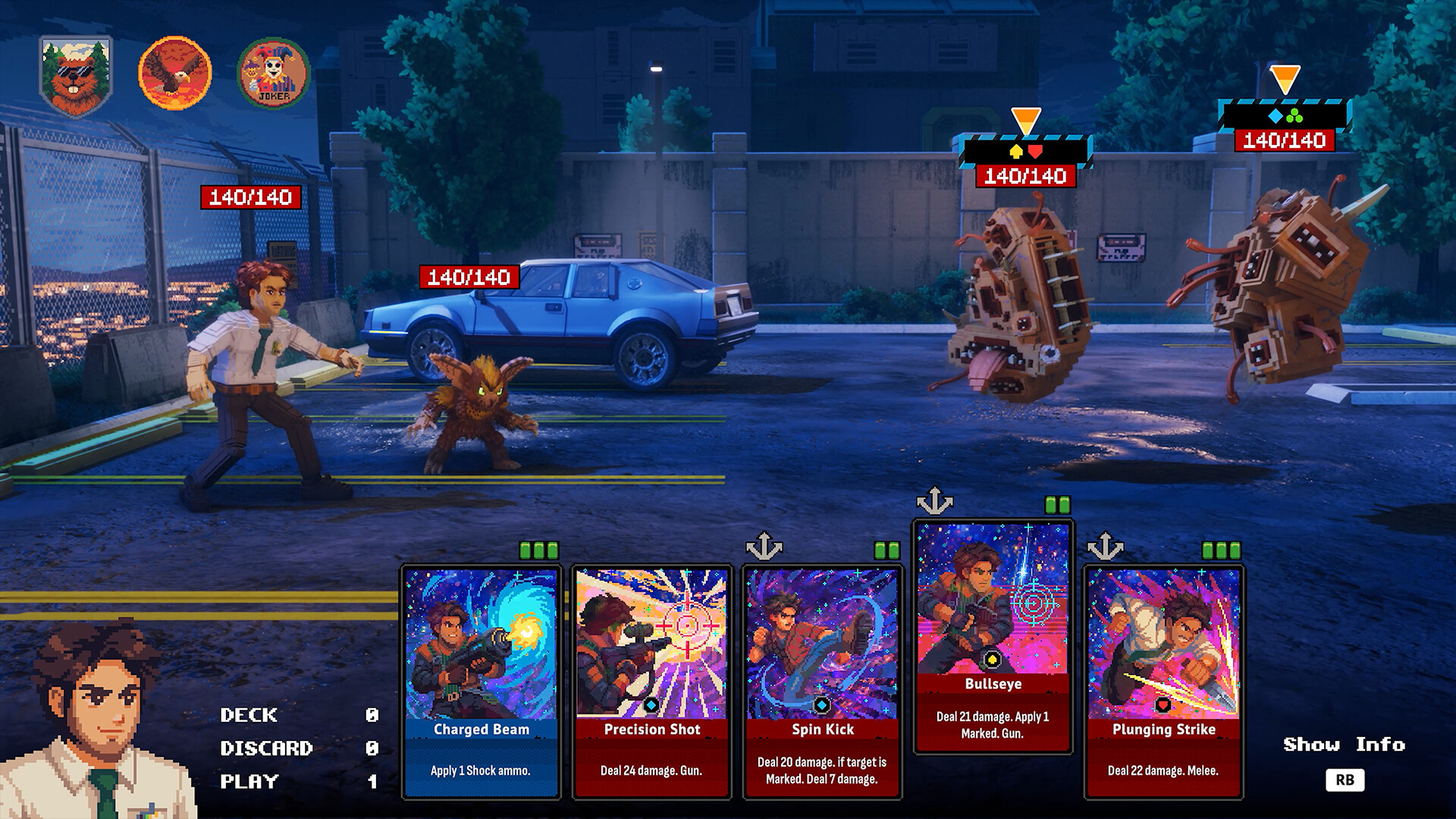The width and height of the screenshot is (1456, 819).
Task: Toggle the anchor icon above Plunging Strike card
Action: [x=1107, y=544]
